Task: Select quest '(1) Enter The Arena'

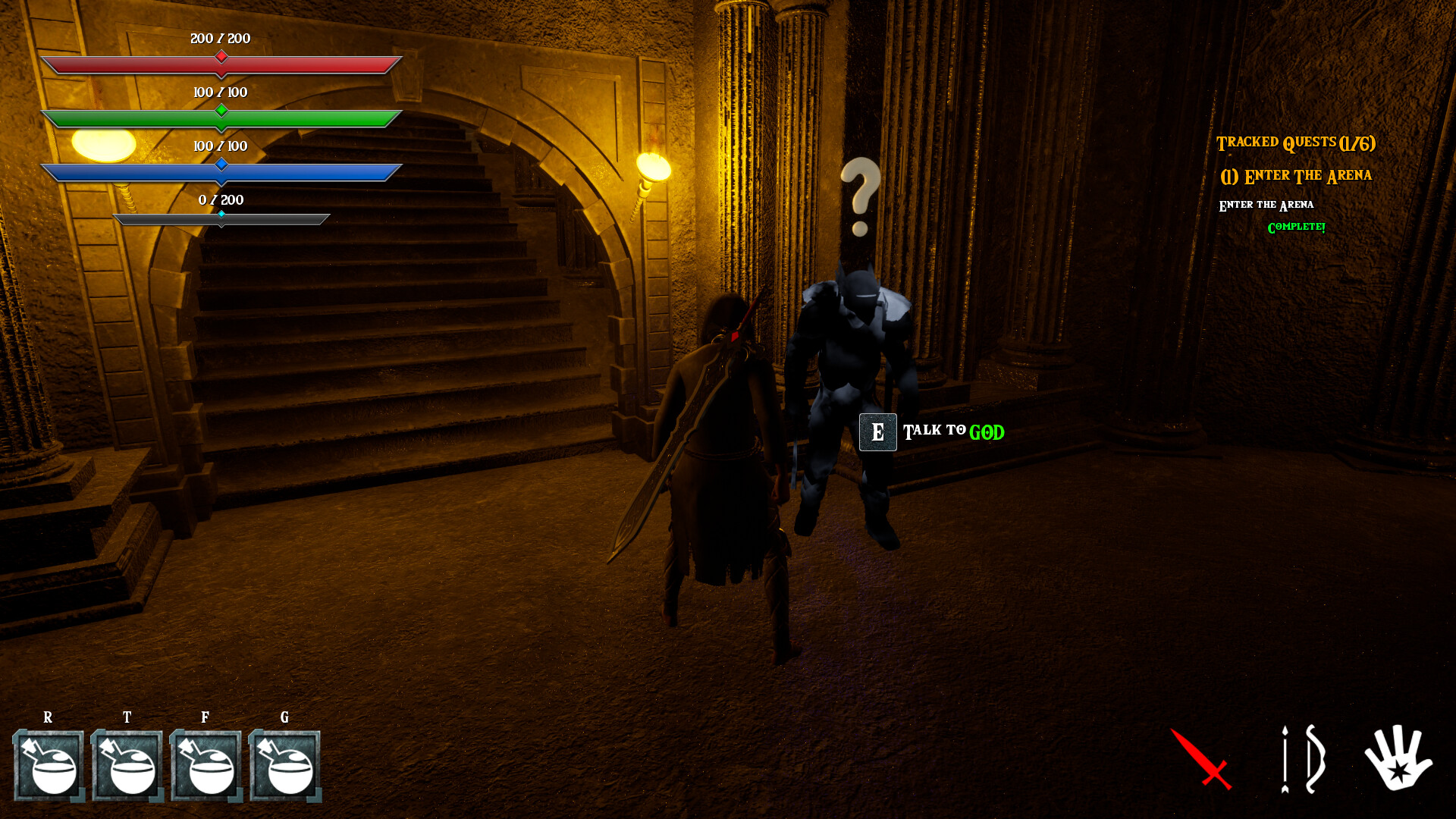Action: click(1298, 174)
